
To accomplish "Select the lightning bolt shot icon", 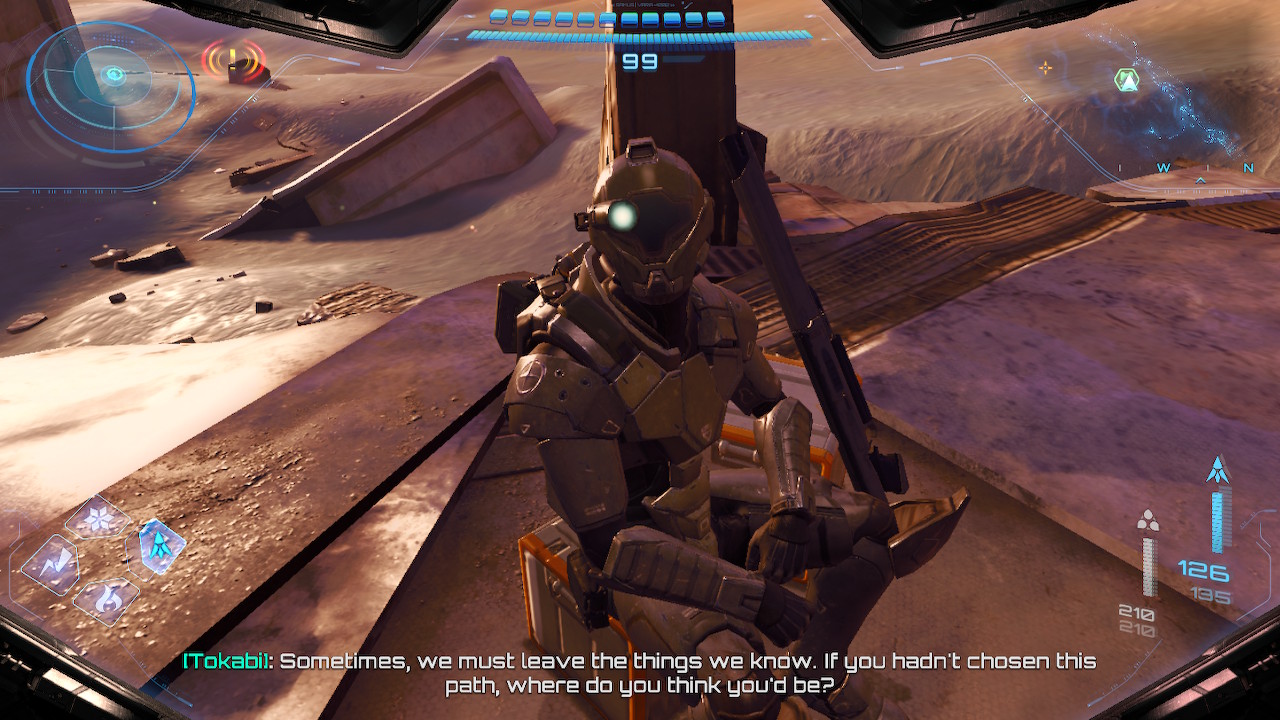I will coord(51,565).
